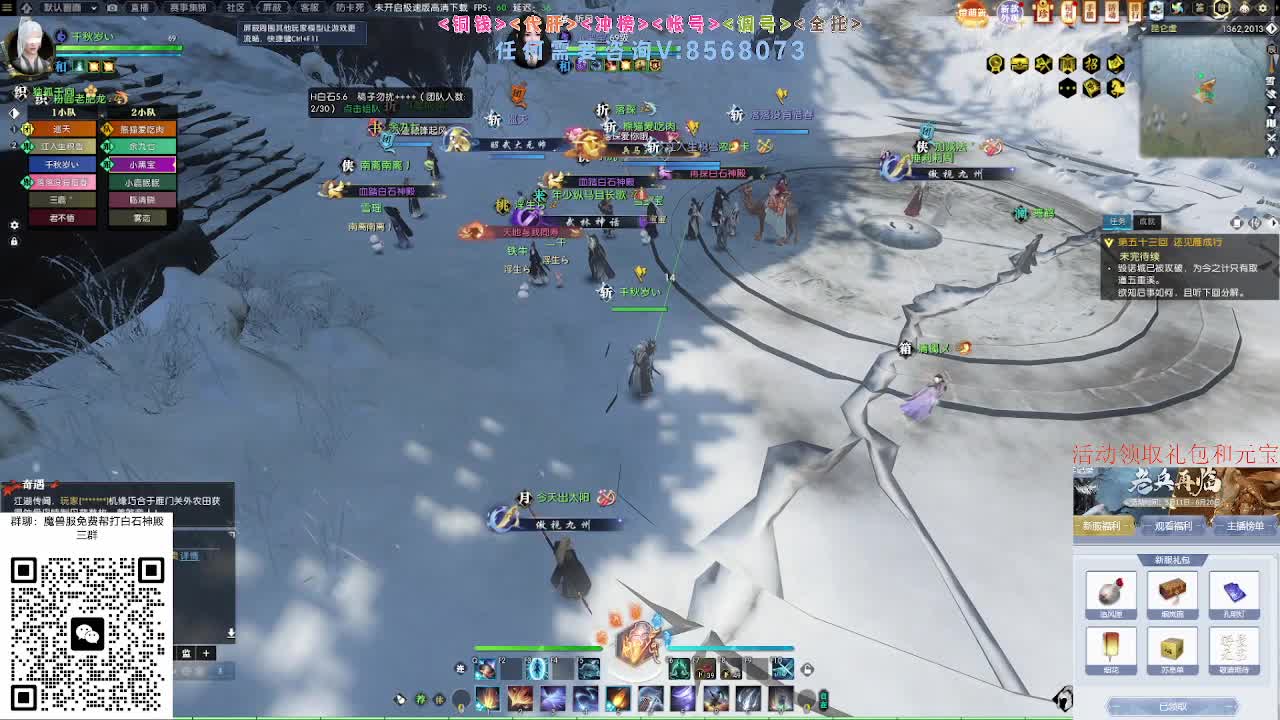Open the 招 recruitment hexagon icon
The width and height of the screenshot is (1280, 720).
[x=1093, y=64]
